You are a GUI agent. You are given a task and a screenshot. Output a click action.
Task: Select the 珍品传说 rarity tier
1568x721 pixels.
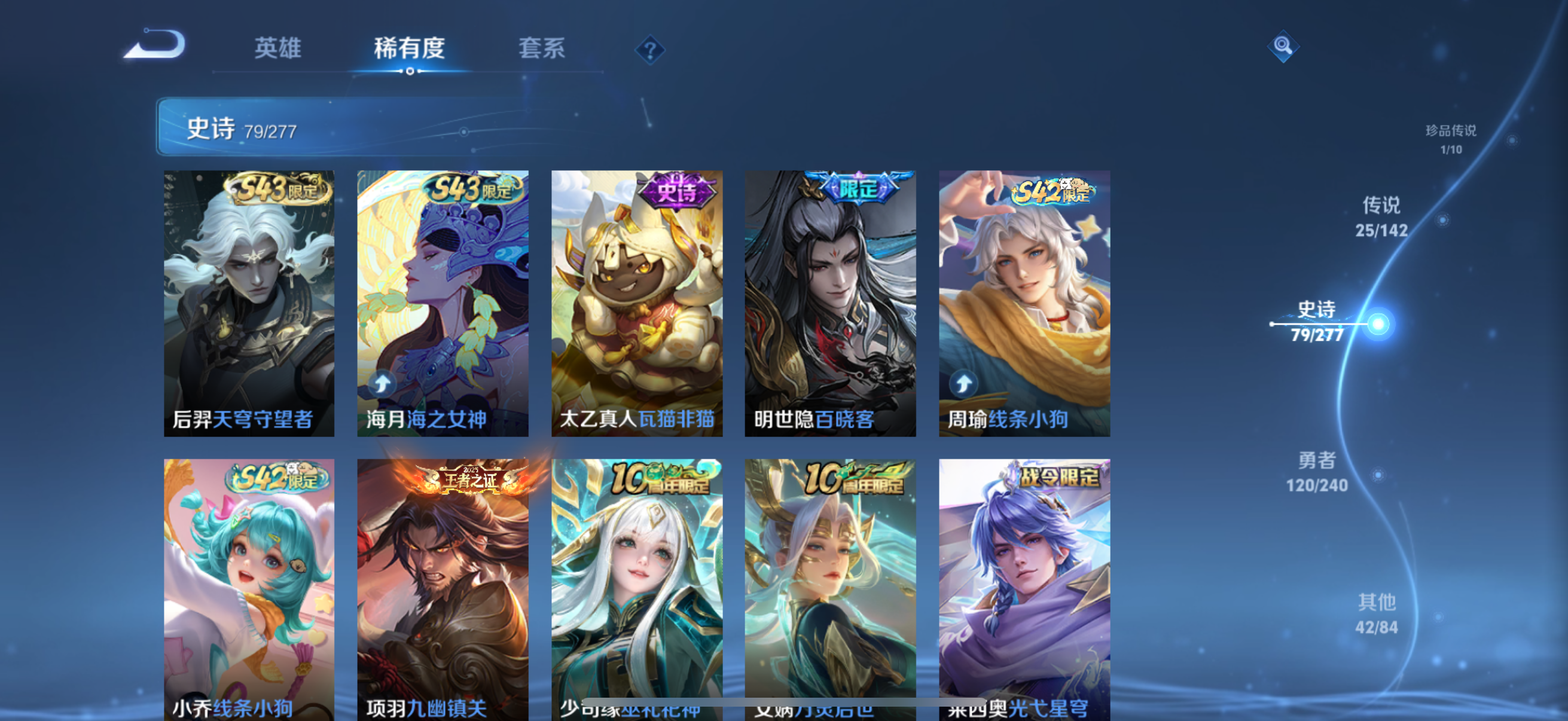pos(1452,139)
